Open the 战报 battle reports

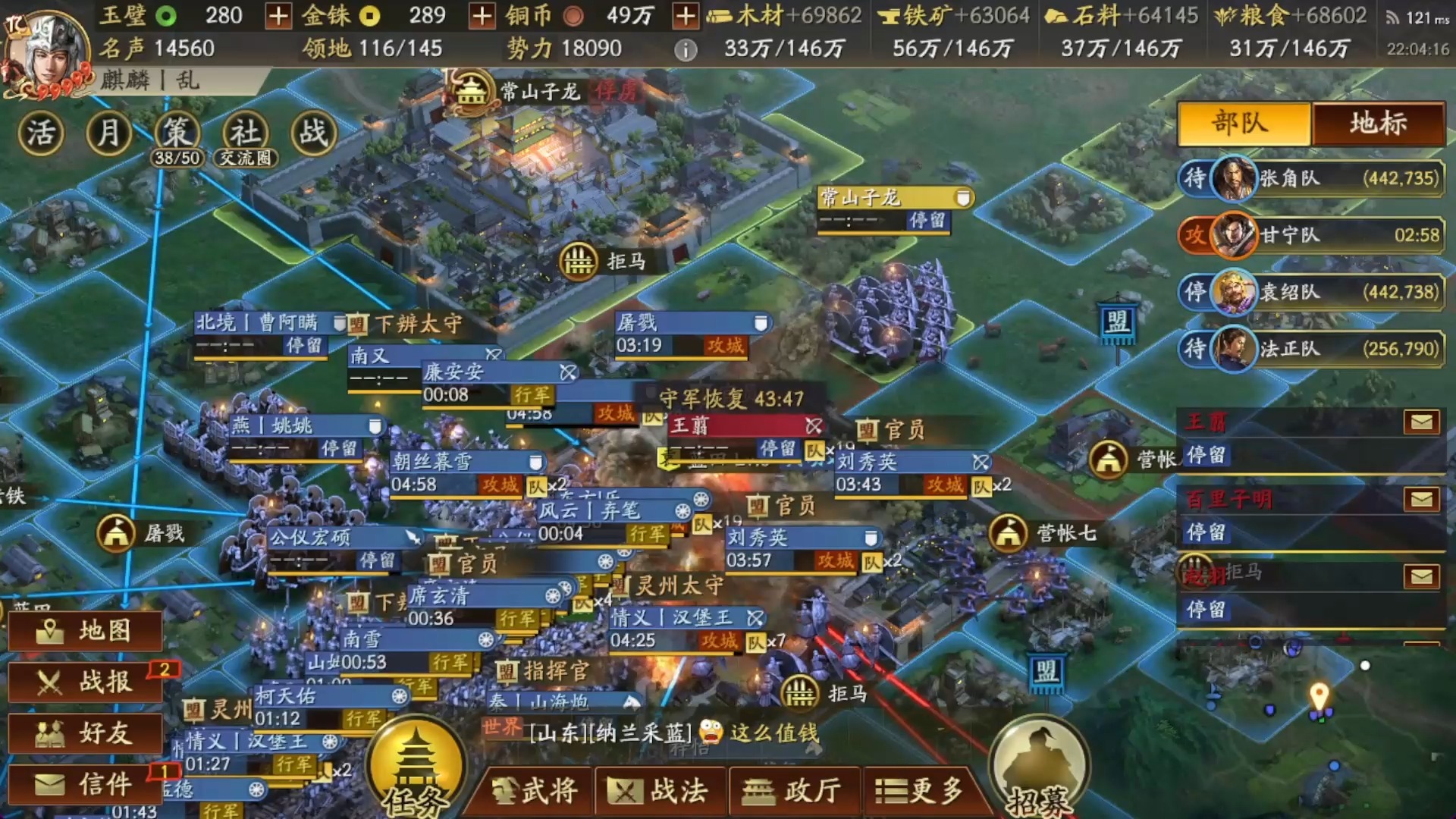click(83, 682)
